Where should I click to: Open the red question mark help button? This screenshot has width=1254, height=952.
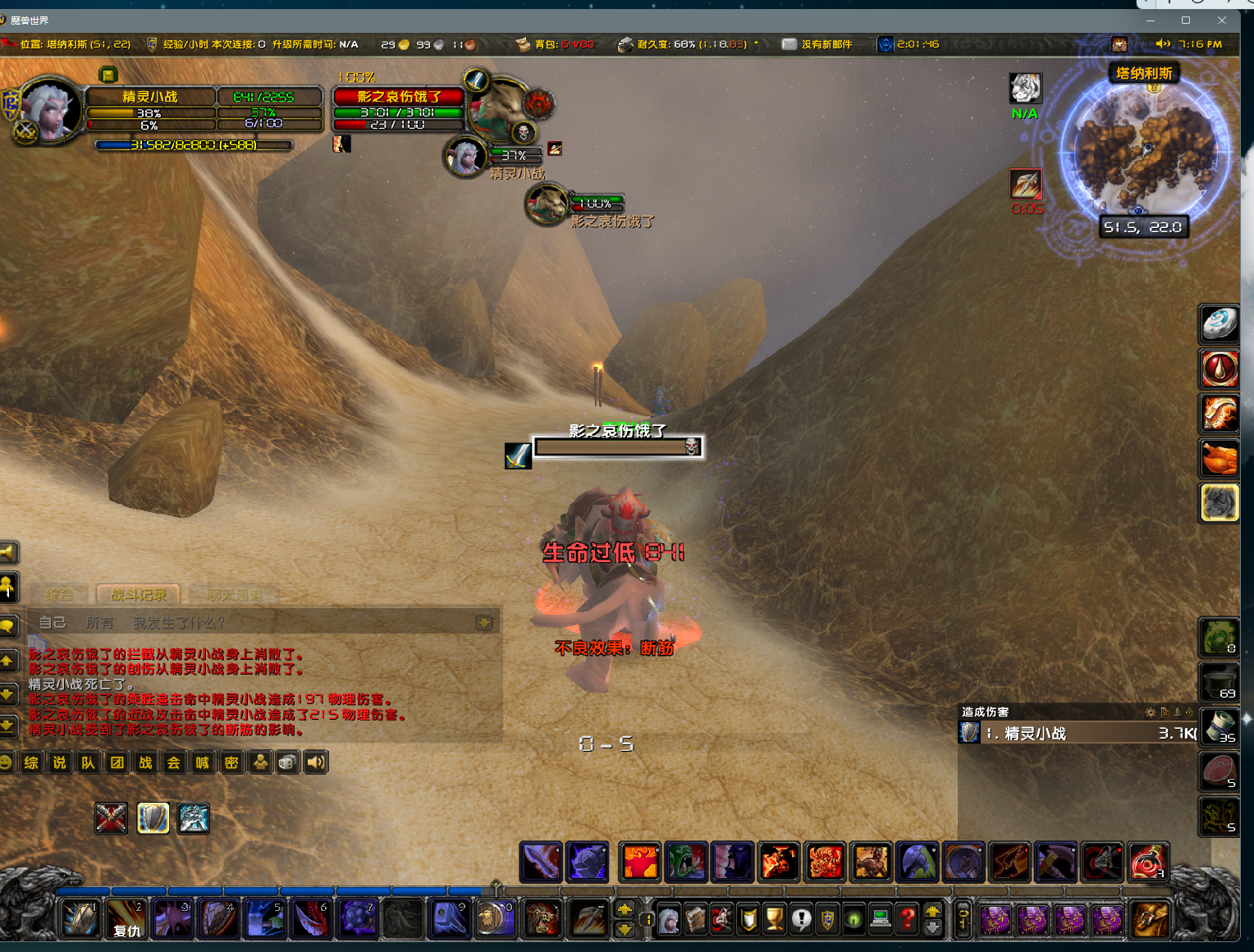[x=907, y=920]
